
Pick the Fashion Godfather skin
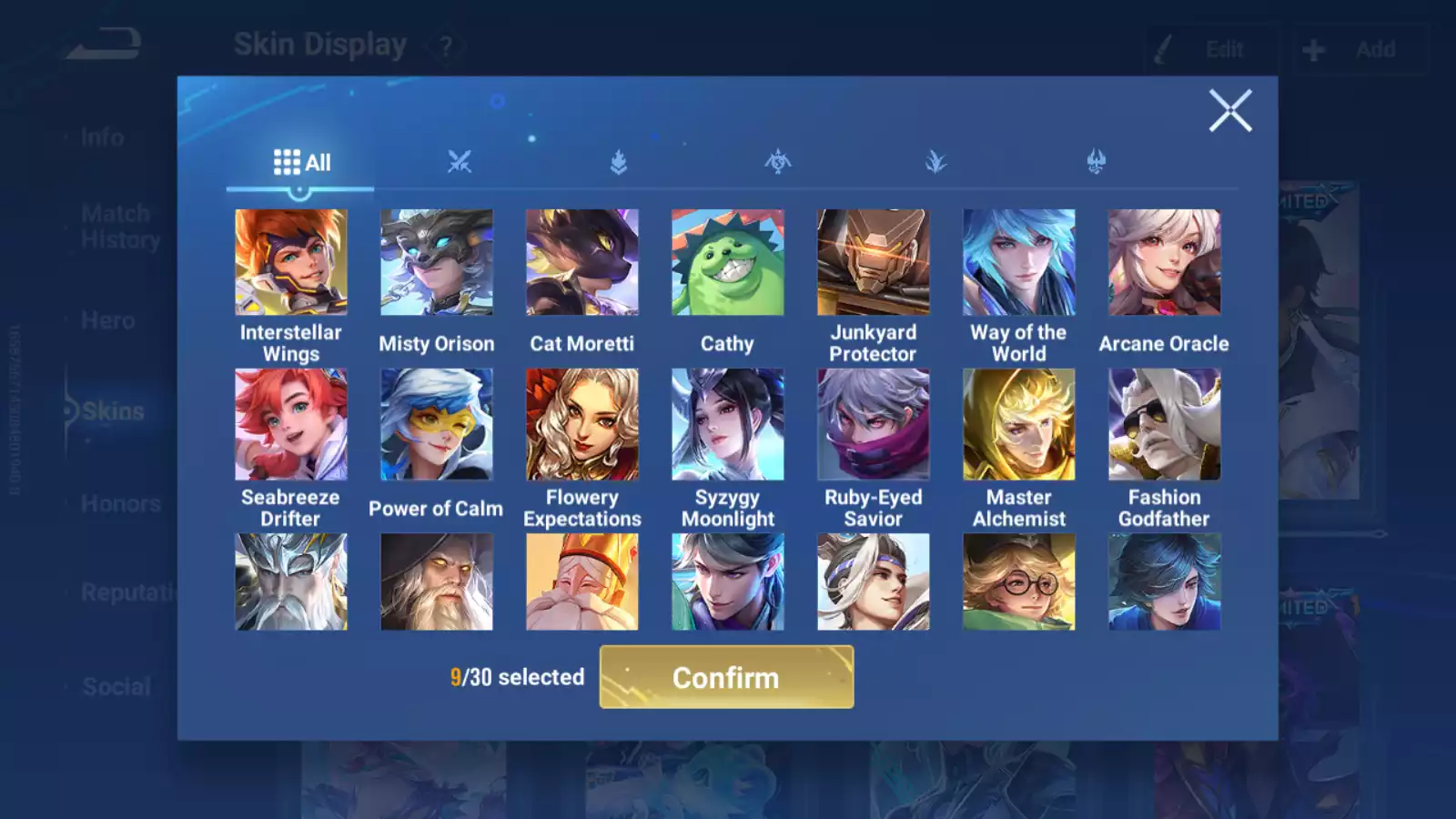1165,424
